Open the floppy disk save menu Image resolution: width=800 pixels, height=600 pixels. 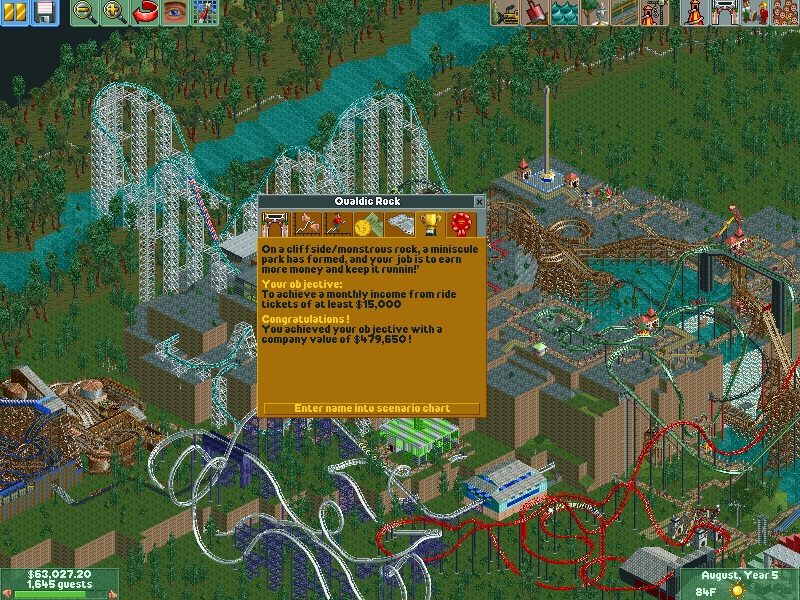pos(44,13)
